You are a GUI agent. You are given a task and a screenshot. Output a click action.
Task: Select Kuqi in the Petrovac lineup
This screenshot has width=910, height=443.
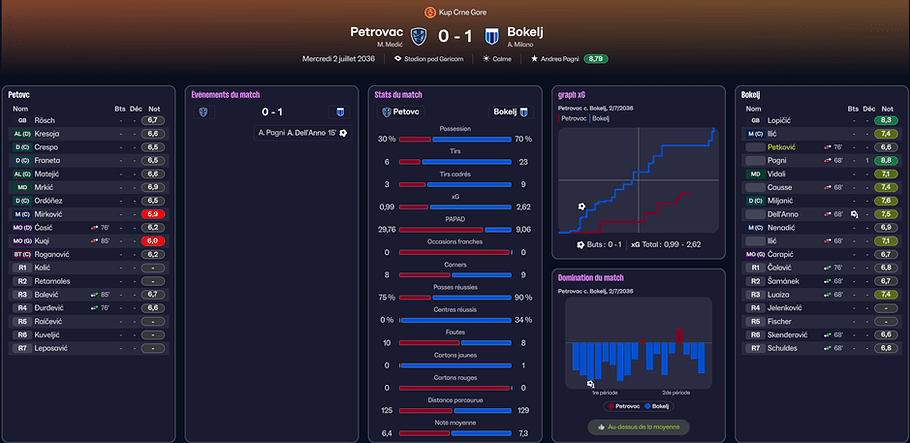[x=44, y=241]
